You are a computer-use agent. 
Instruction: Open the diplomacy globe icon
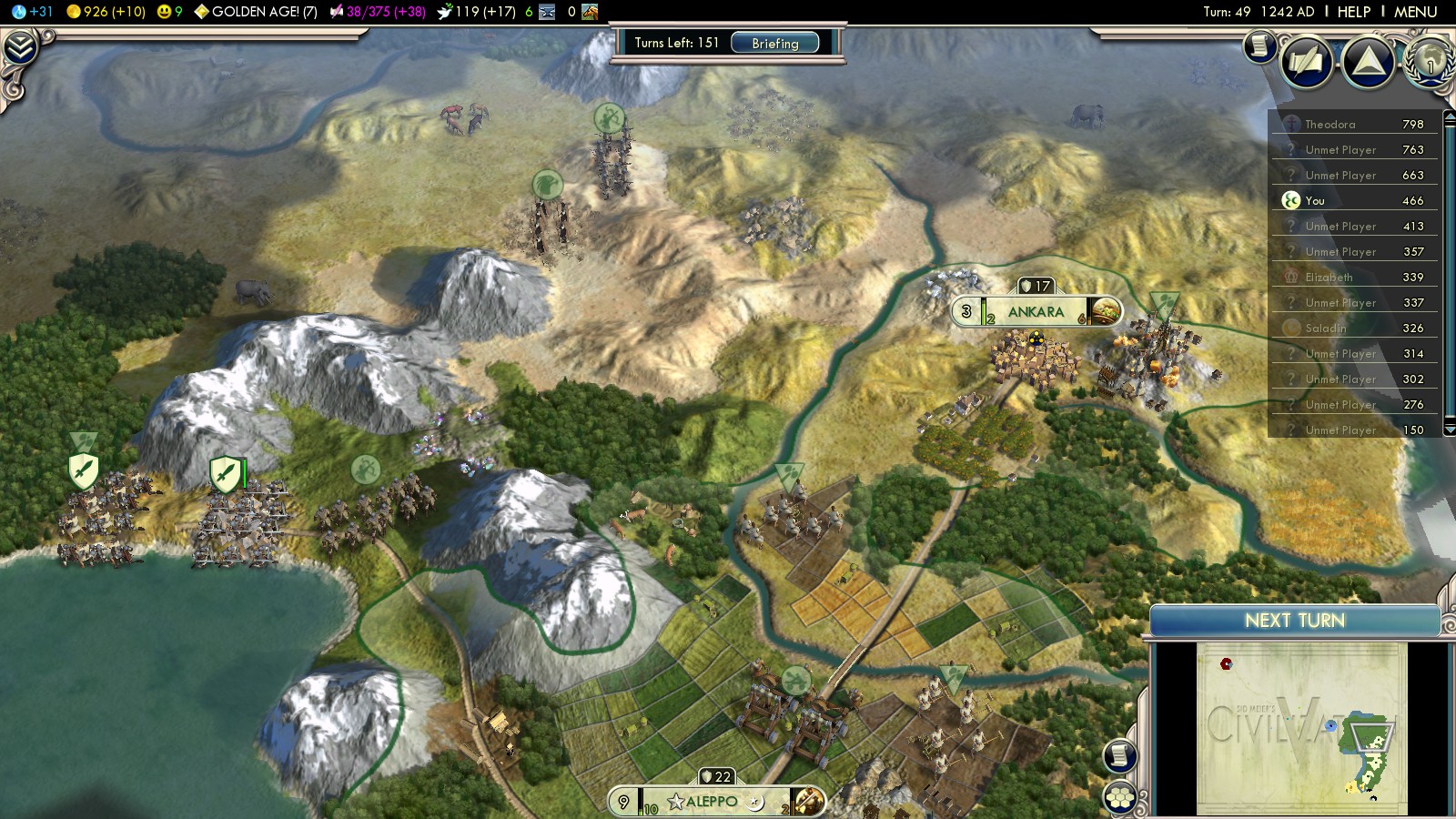point(1431,62)
